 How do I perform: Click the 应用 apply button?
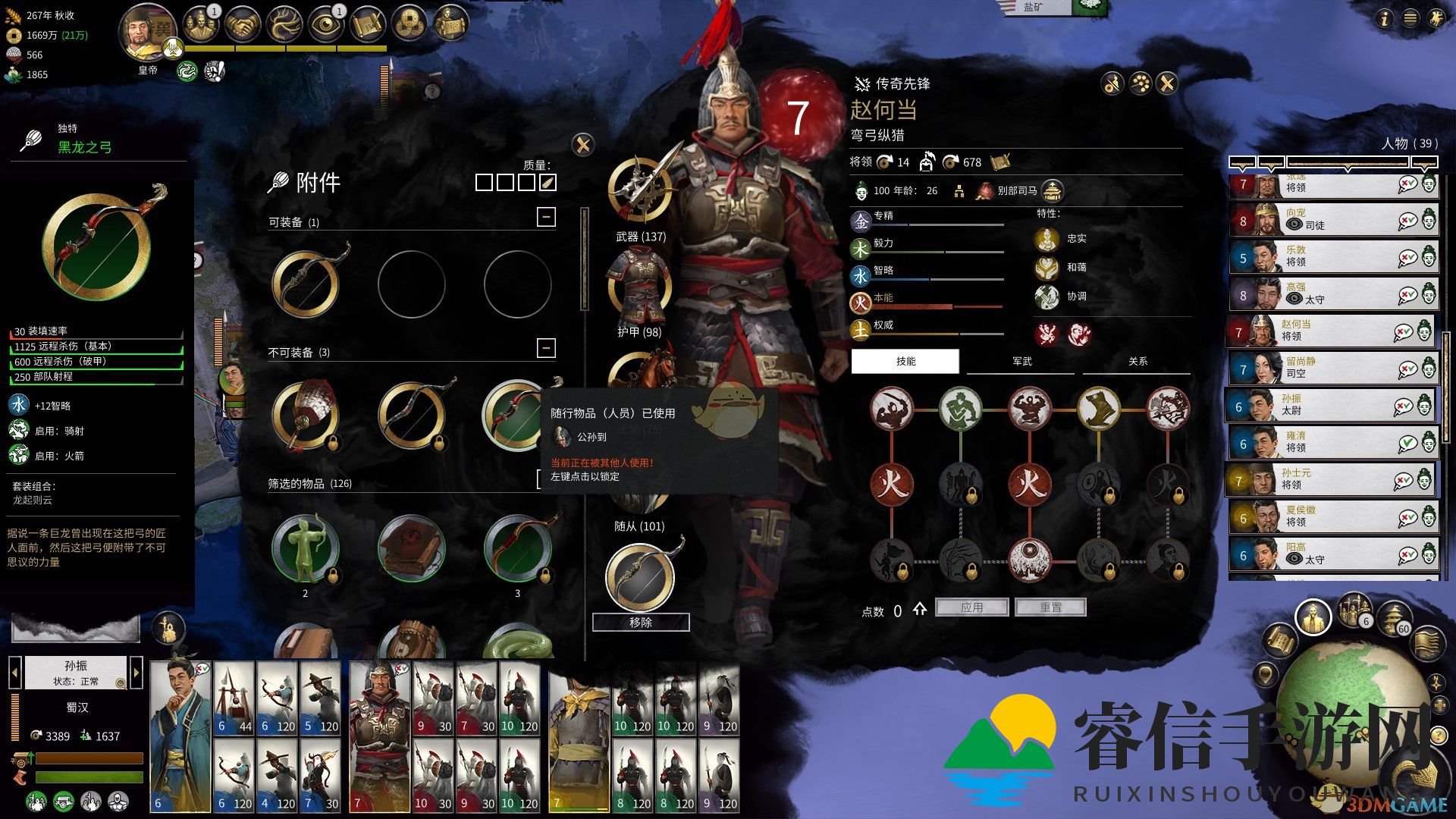pos(971,607)
